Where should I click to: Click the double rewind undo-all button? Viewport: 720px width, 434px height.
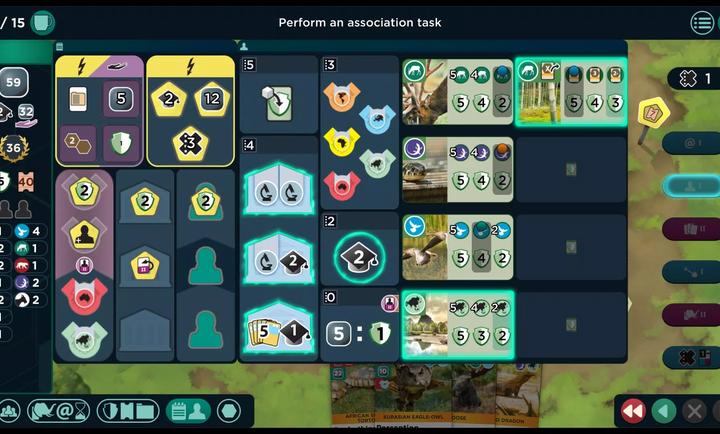[632, 411]
